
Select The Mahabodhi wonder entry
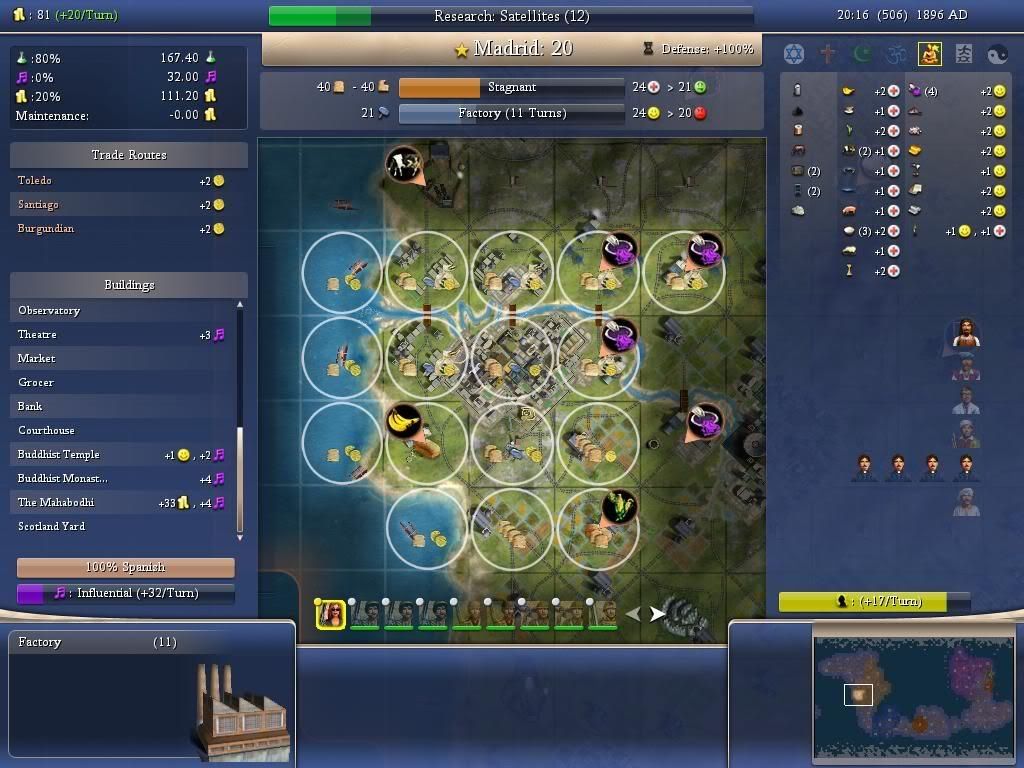tap(56, 502)
